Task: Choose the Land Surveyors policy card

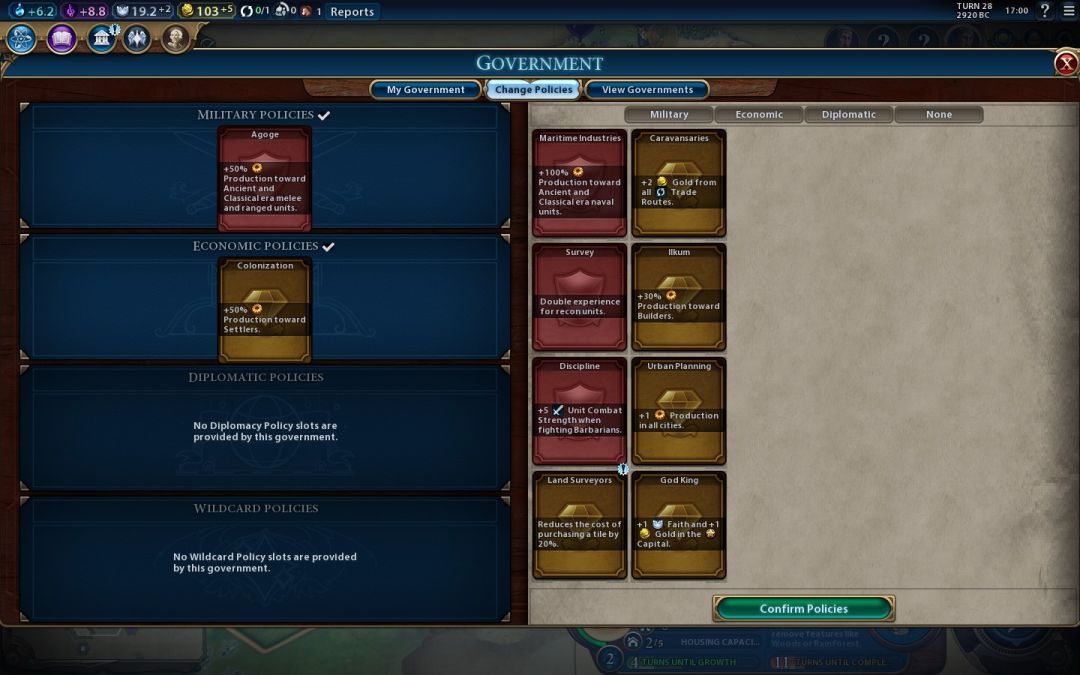Action: click(x=580, y=525)
